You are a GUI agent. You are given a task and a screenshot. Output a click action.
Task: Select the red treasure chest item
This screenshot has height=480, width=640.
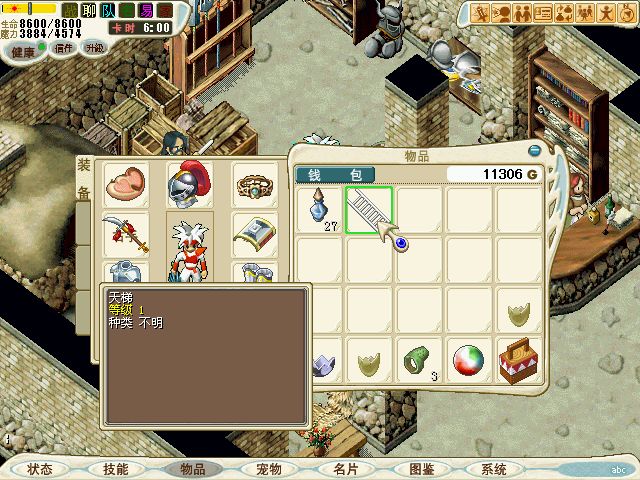519,359
